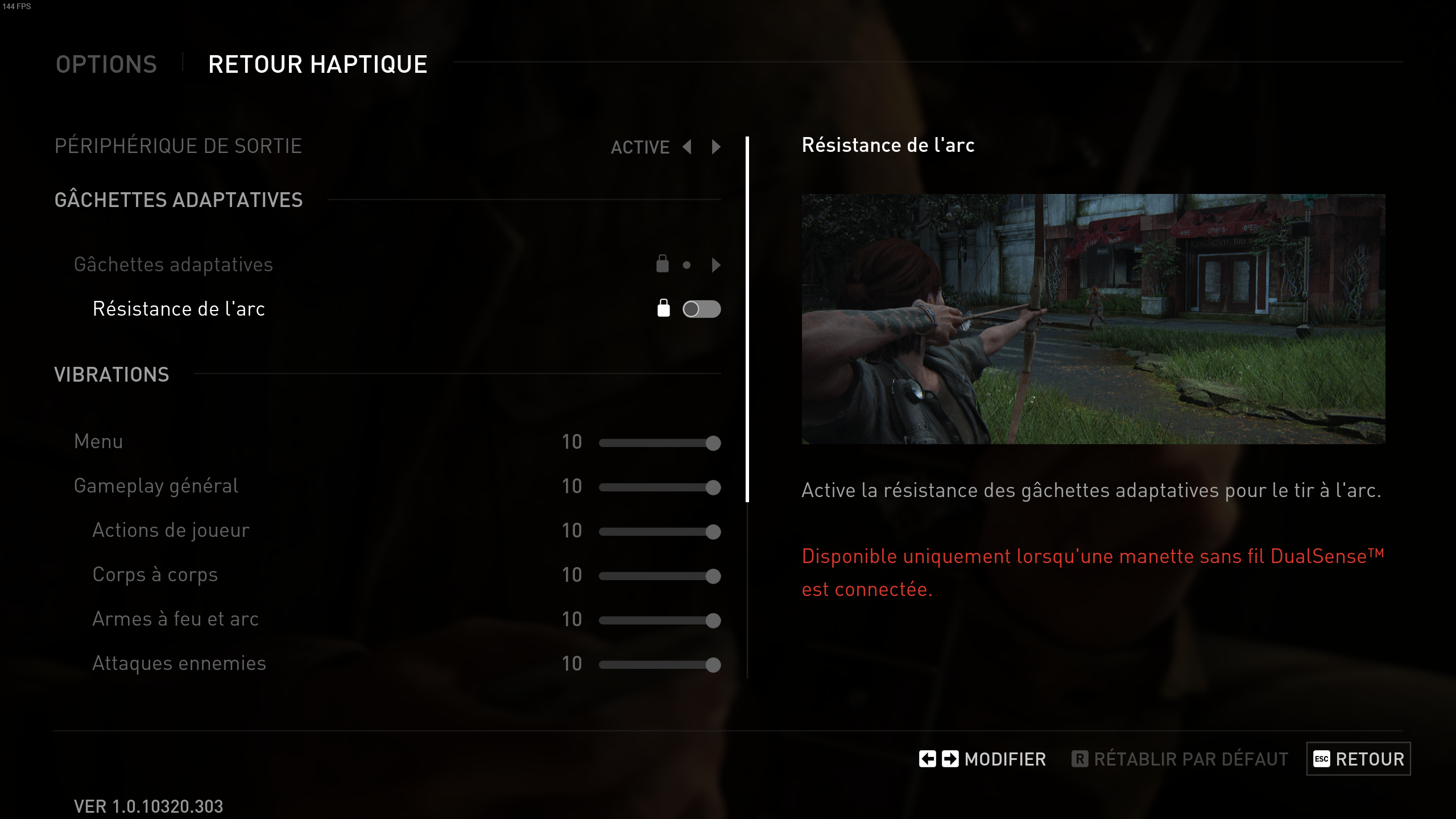Click the ESC key icon near RETOUR
Viewport: 1456px width, 819px height.
pyautogui.click(x=1322, y=759)
